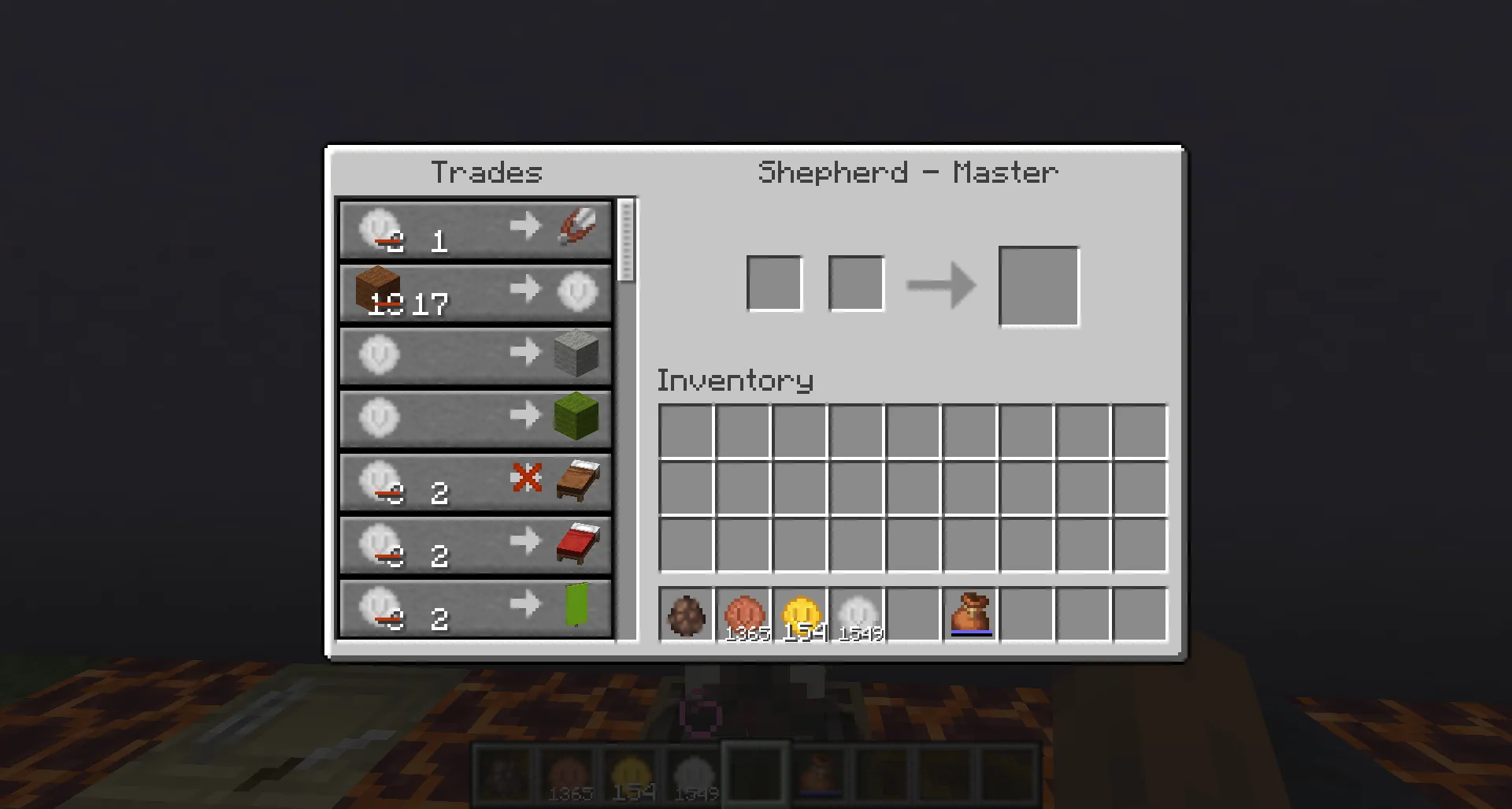Select the copper coin stack of 1365
Viewport: 1512px width, 809px height.
tap(743, 614)
